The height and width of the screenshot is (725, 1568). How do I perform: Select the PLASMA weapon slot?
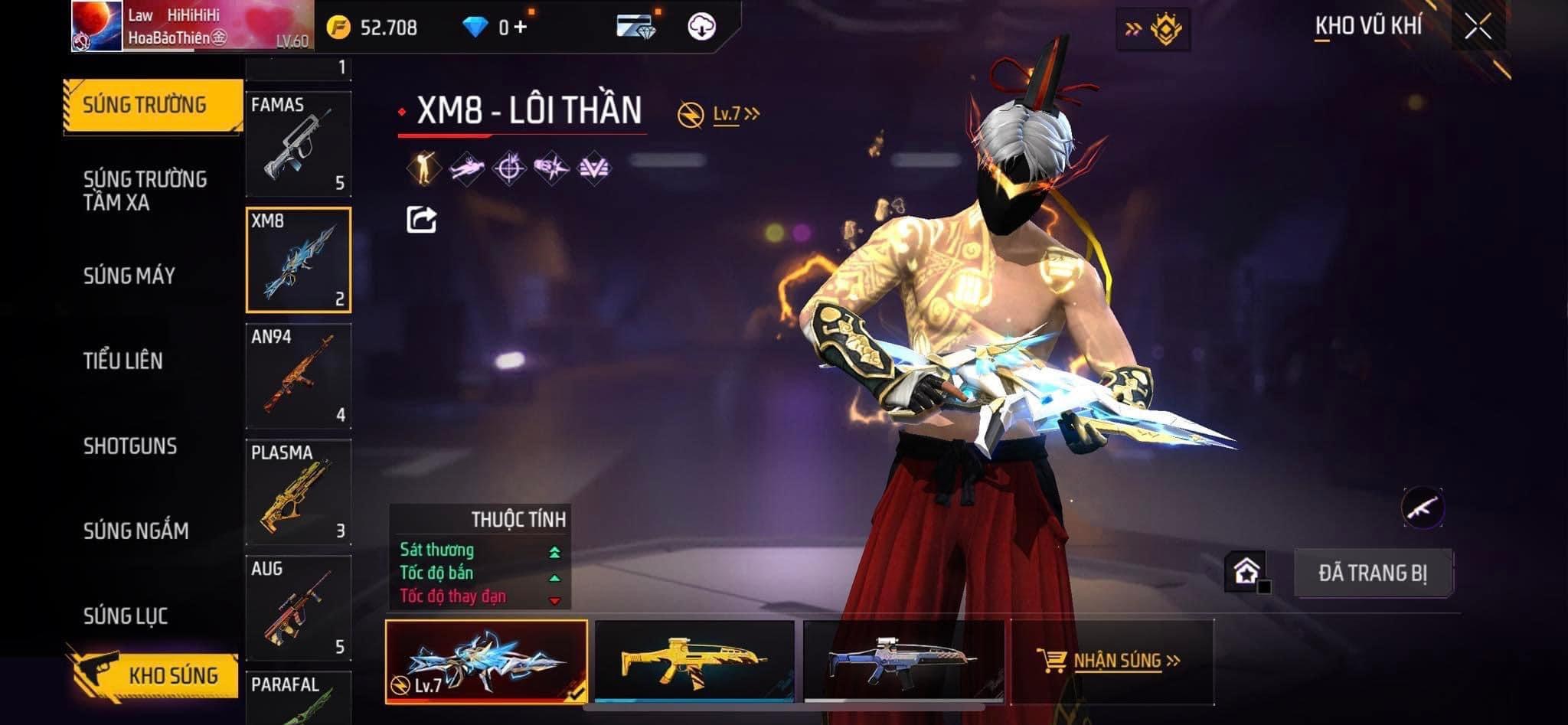coord(299,492)
